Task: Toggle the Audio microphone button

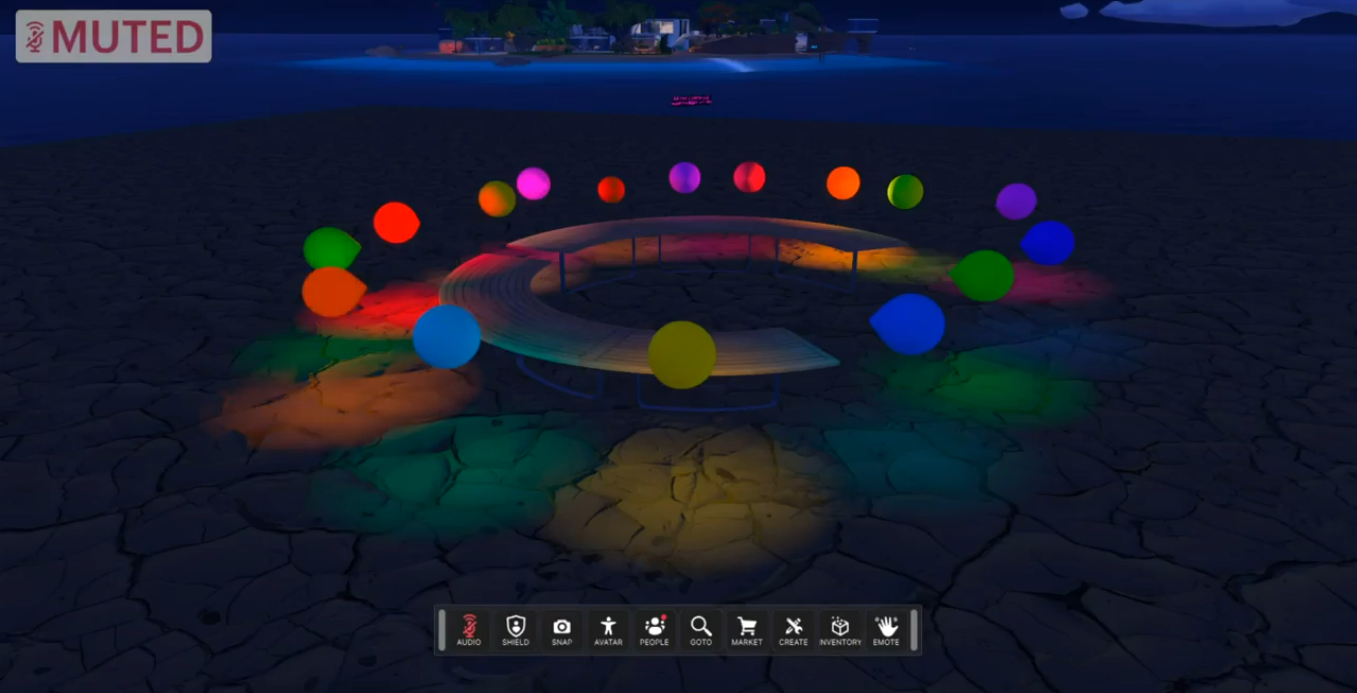Action: 469,630
